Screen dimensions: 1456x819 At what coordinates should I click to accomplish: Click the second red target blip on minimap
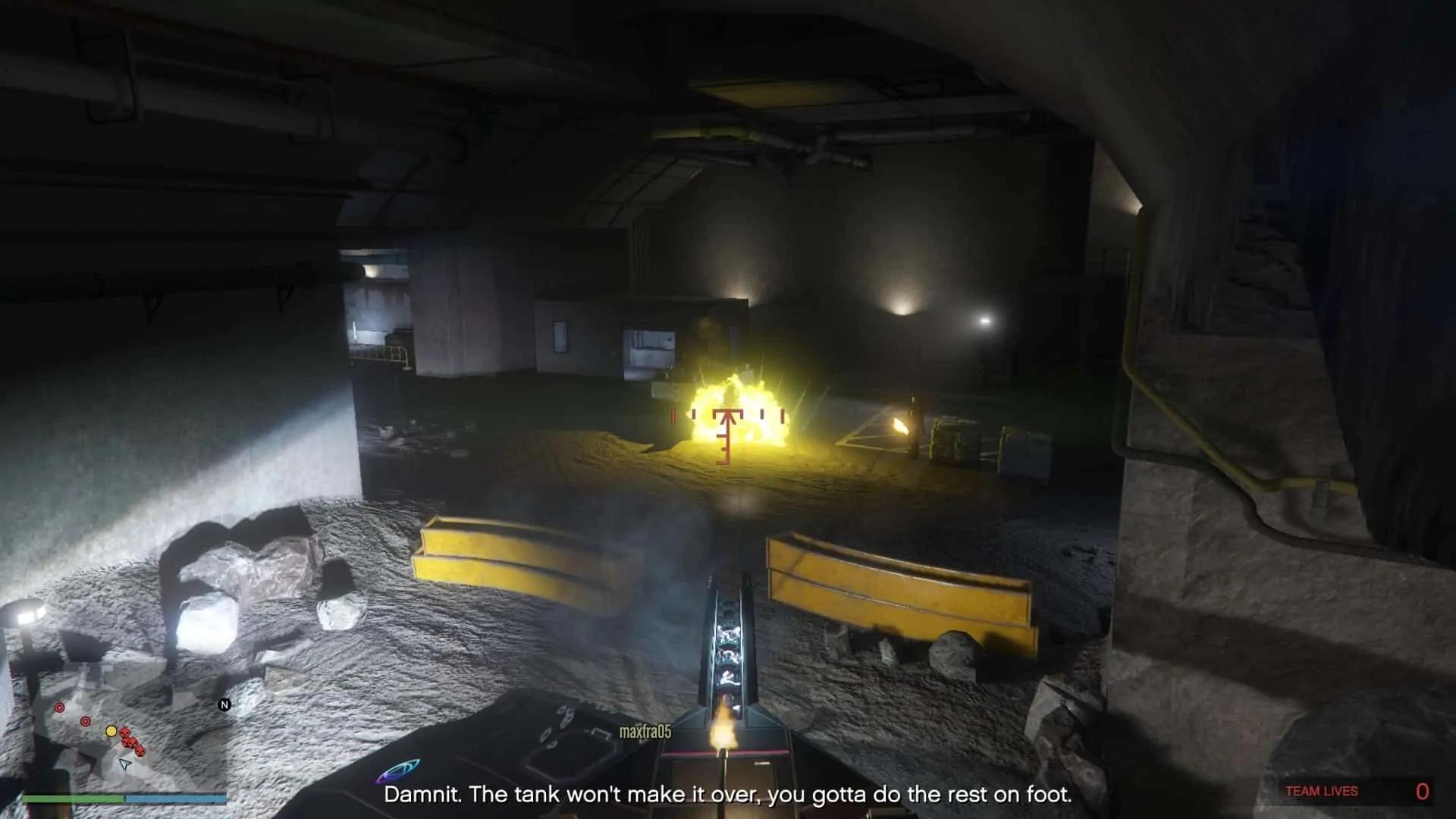(x=86, y=720)
